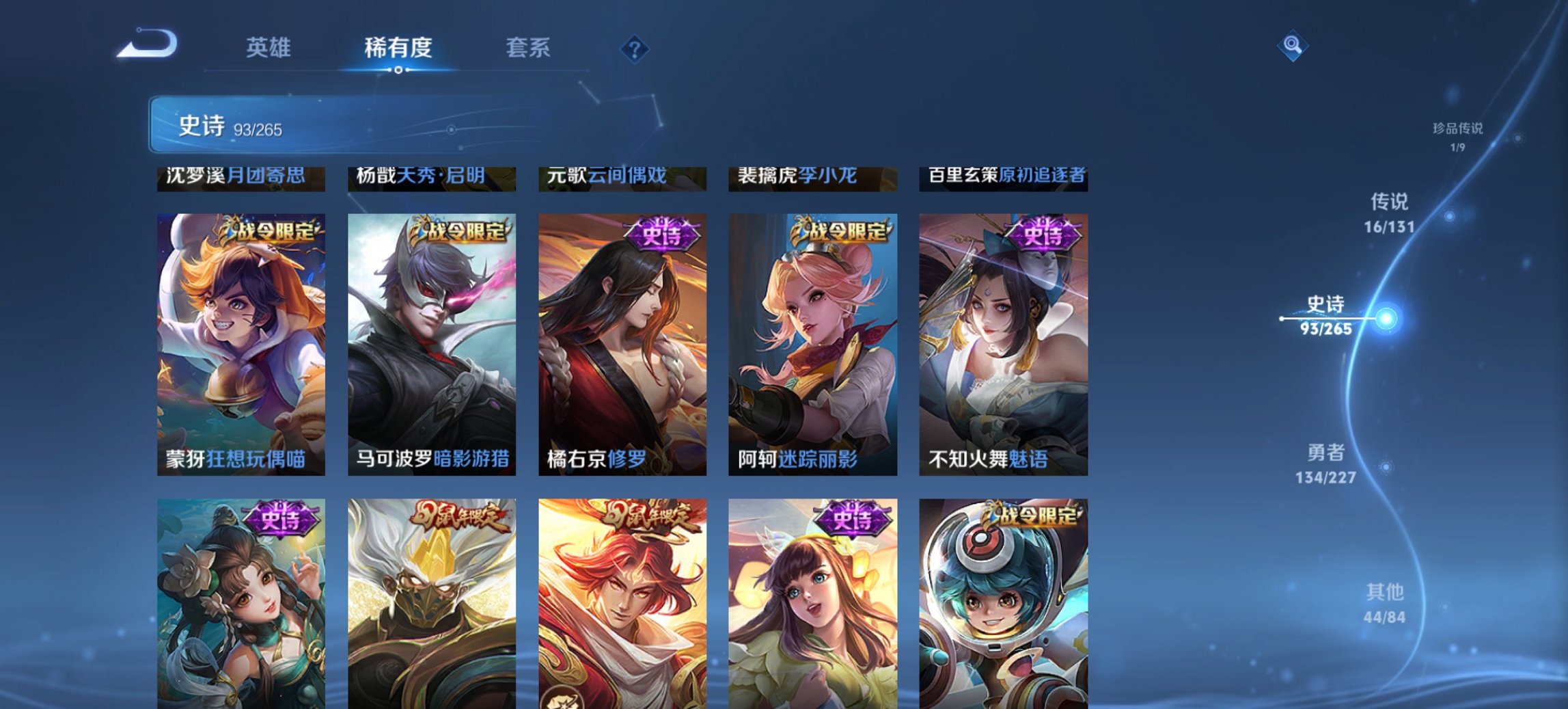Open the 百里玄策 原初追逐者 skin entry
Viewport: 1568px width, 709px height.
1007,176
